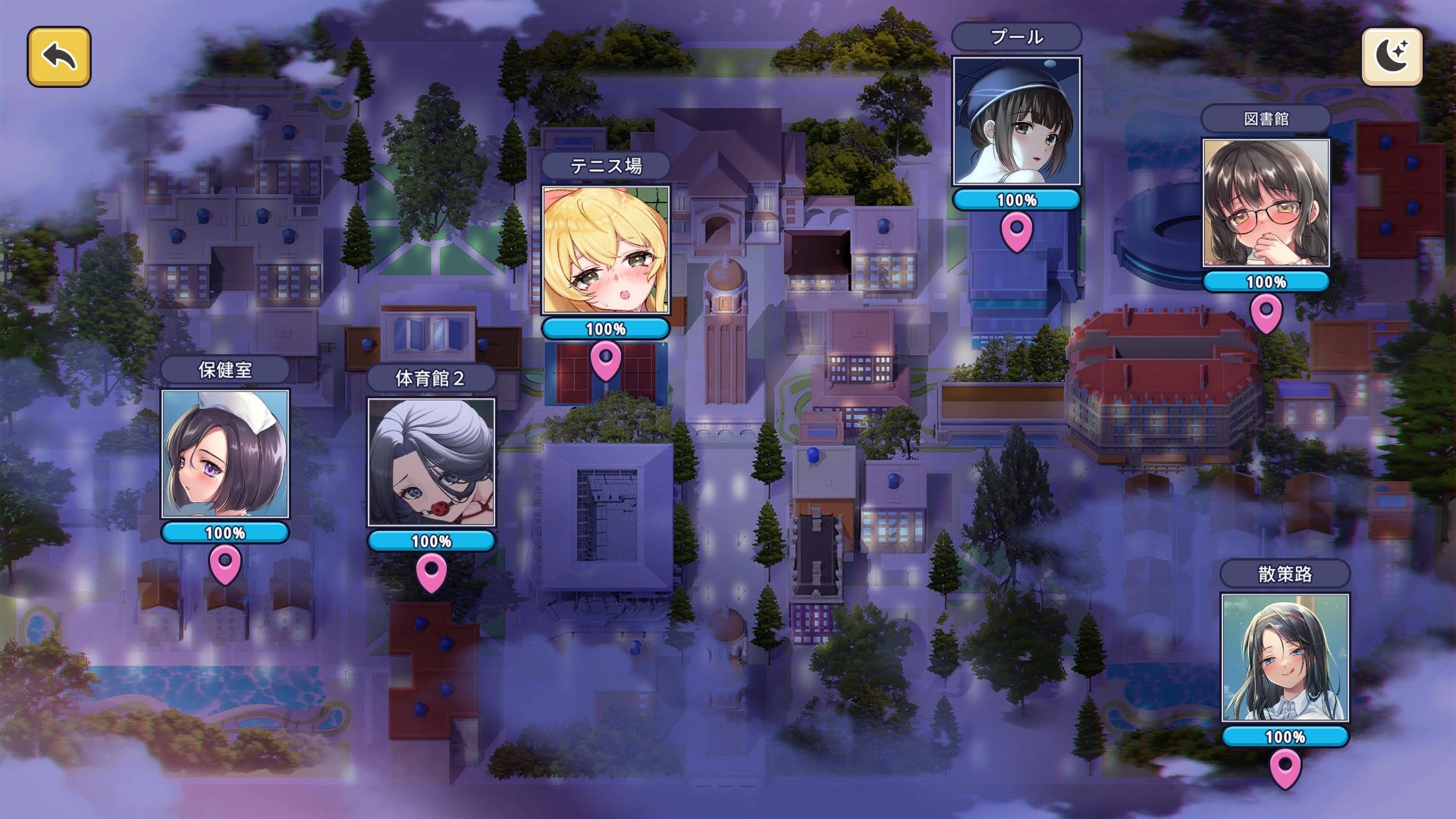Select the テニス場 character portrait
1456x819 pixels.
click(x=606, y=249)
